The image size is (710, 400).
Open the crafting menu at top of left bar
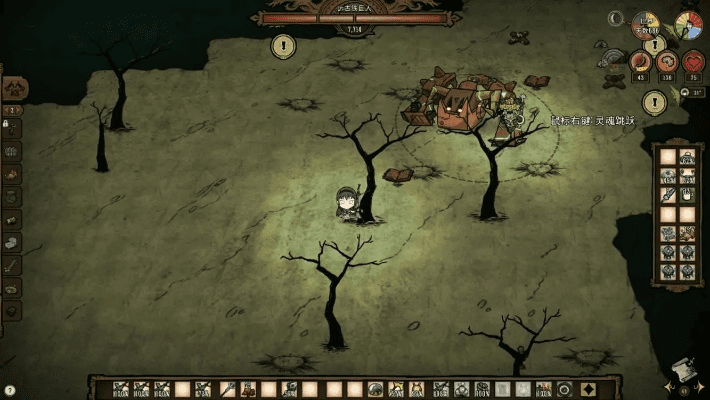tap(15, 89)
